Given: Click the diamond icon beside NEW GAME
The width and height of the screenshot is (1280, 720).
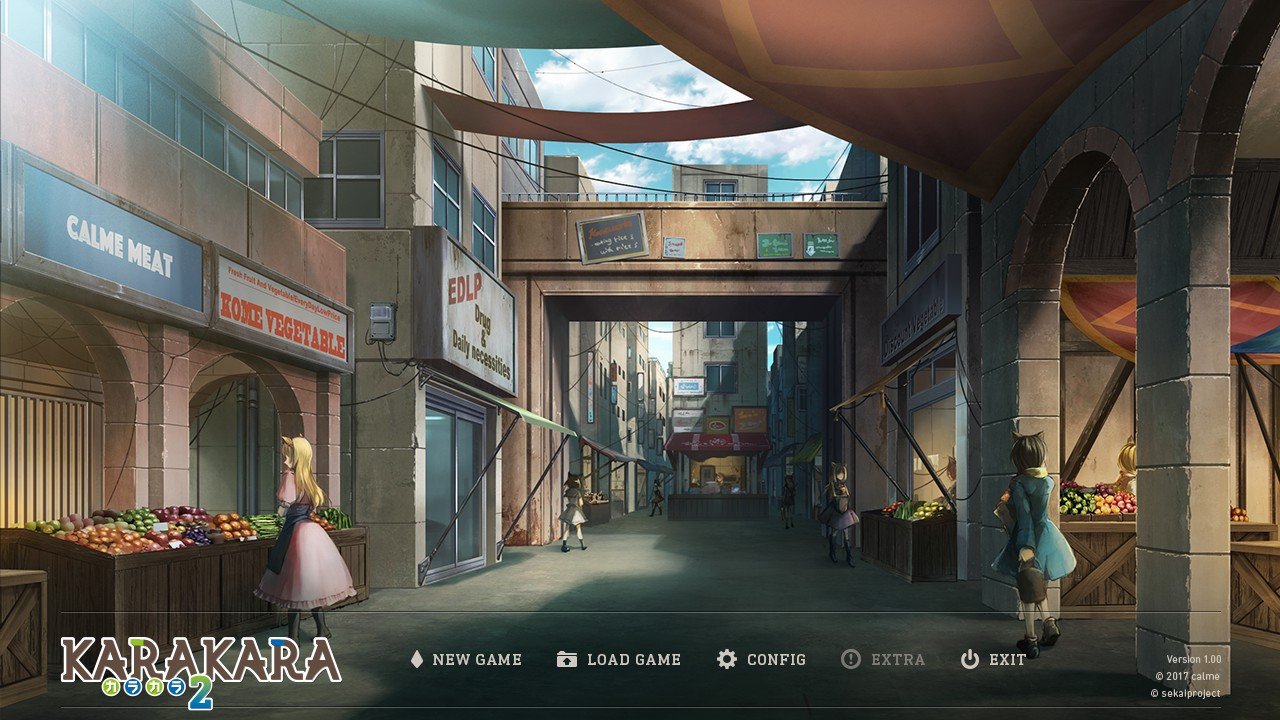Looking at the screenshot, I should [416, 659].
